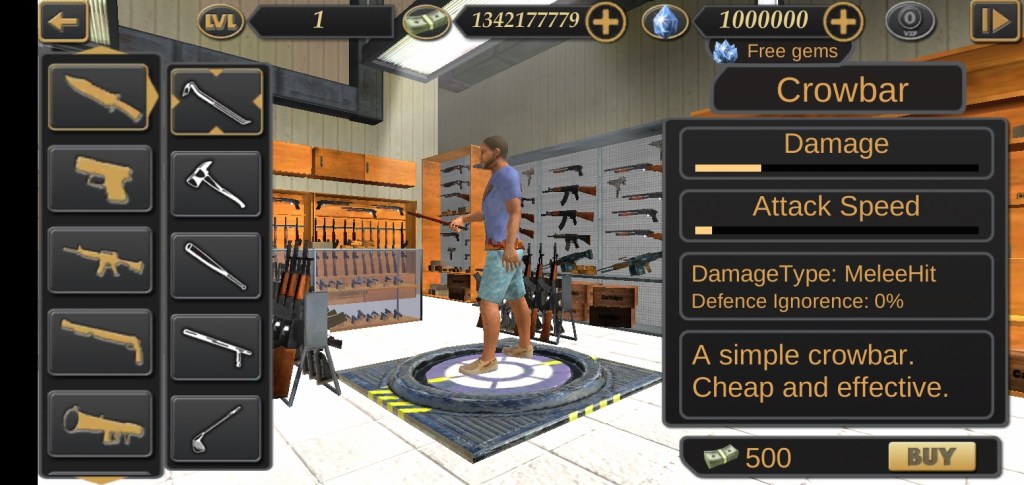Pick the golf club weapon slot
Screen dimensions: 1024x485
215,428
